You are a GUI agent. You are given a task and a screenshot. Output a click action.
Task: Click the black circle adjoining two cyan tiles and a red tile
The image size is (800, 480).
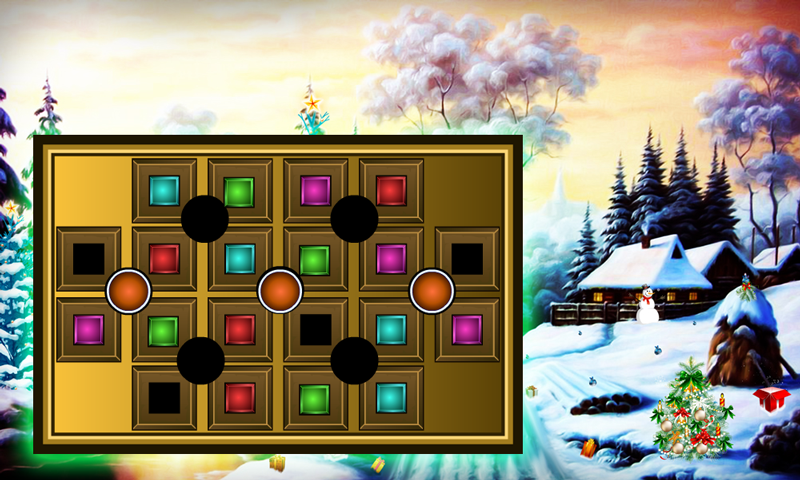tap(205, 219)
